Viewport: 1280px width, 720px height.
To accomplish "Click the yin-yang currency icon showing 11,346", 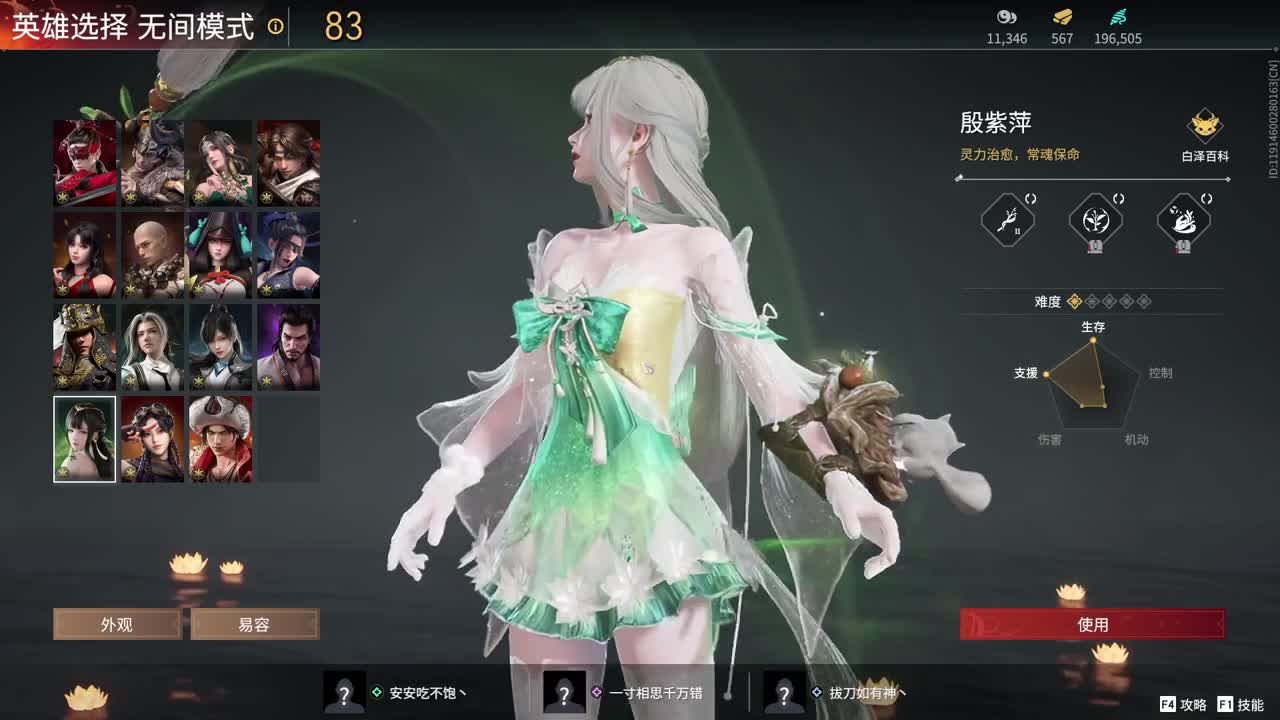I will pyautogui.click(x=1007, y=17).
